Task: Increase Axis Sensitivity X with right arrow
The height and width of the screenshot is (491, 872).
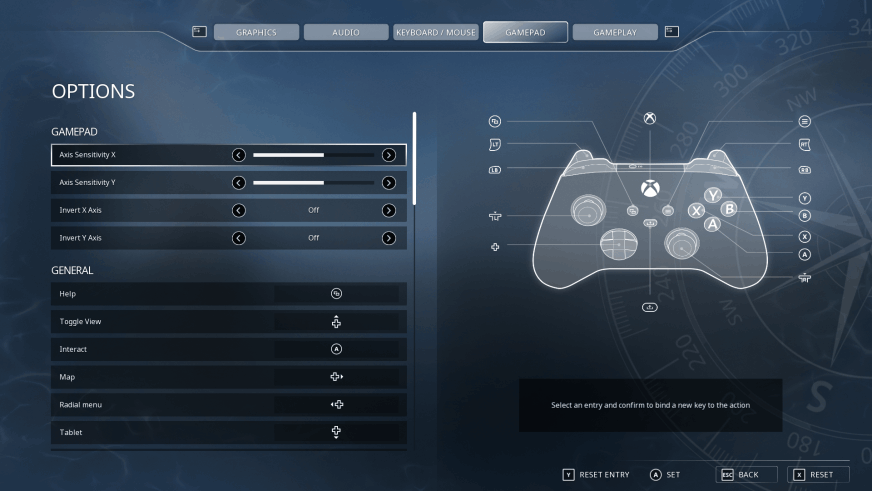Action: tap(389, 155)
